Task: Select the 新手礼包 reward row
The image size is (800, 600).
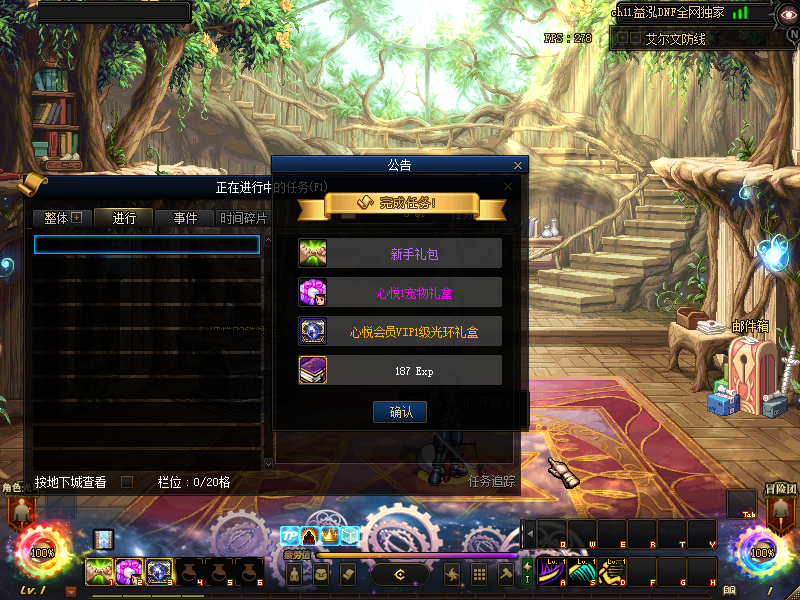Action: click(x=400, y=253)
